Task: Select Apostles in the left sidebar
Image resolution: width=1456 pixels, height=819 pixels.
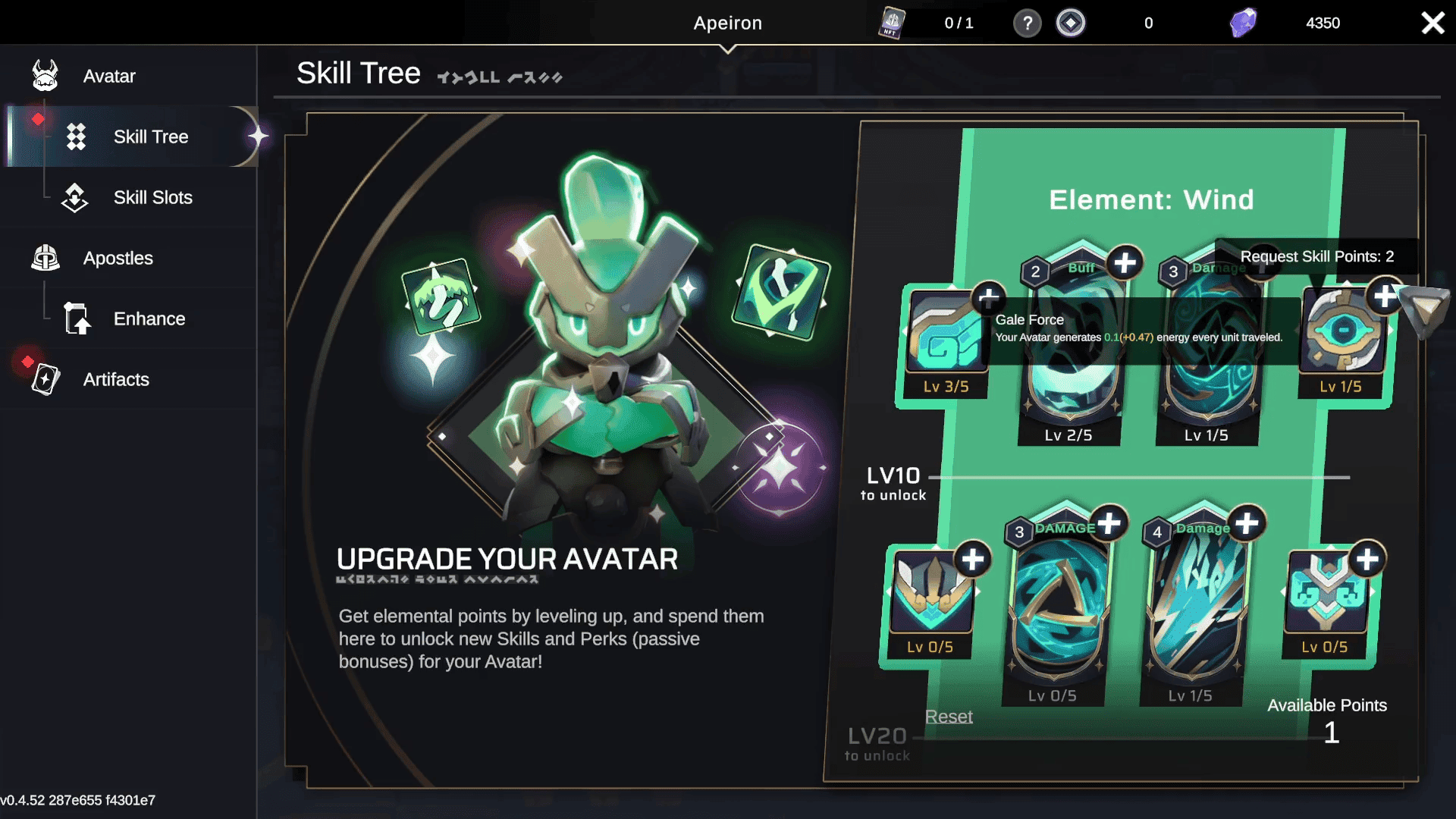Action: pos(45,258)
